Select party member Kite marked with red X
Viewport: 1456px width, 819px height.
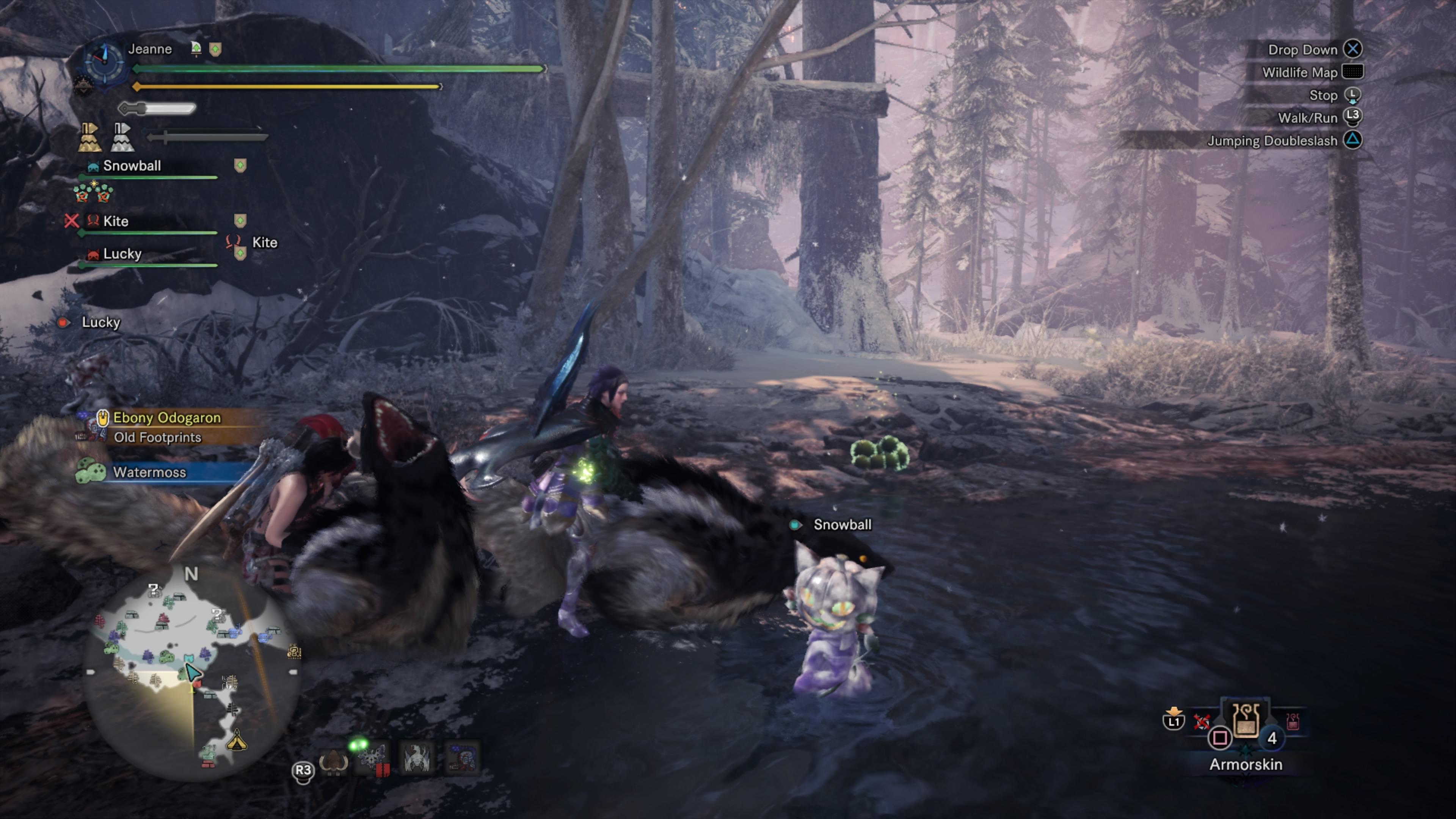coord(115,221)
